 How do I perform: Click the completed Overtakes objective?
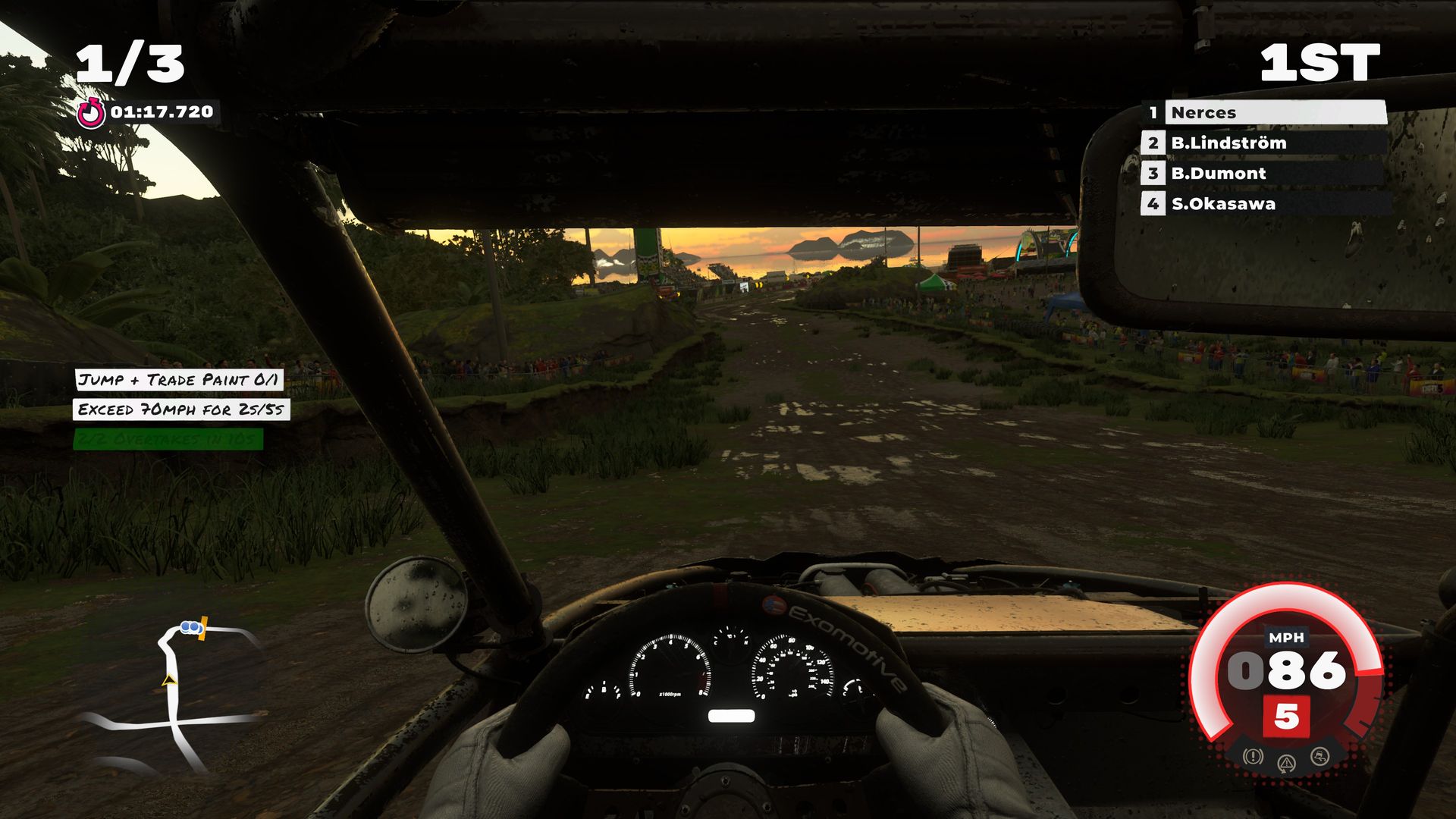(x=168, y=439)
